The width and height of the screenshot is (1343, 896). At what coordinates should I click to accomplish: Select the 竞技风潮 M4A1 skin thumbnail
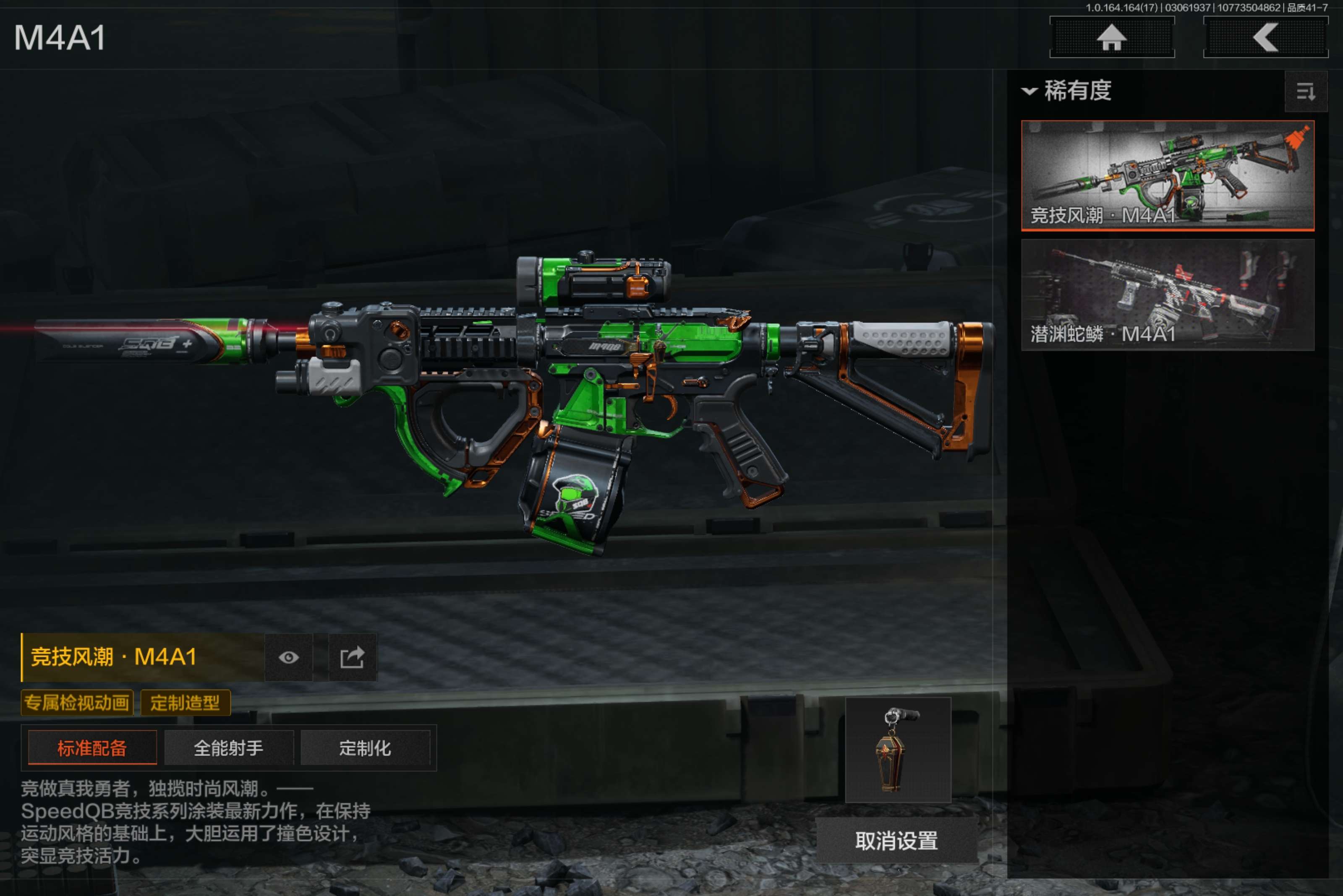click(x=1167, y=175)
